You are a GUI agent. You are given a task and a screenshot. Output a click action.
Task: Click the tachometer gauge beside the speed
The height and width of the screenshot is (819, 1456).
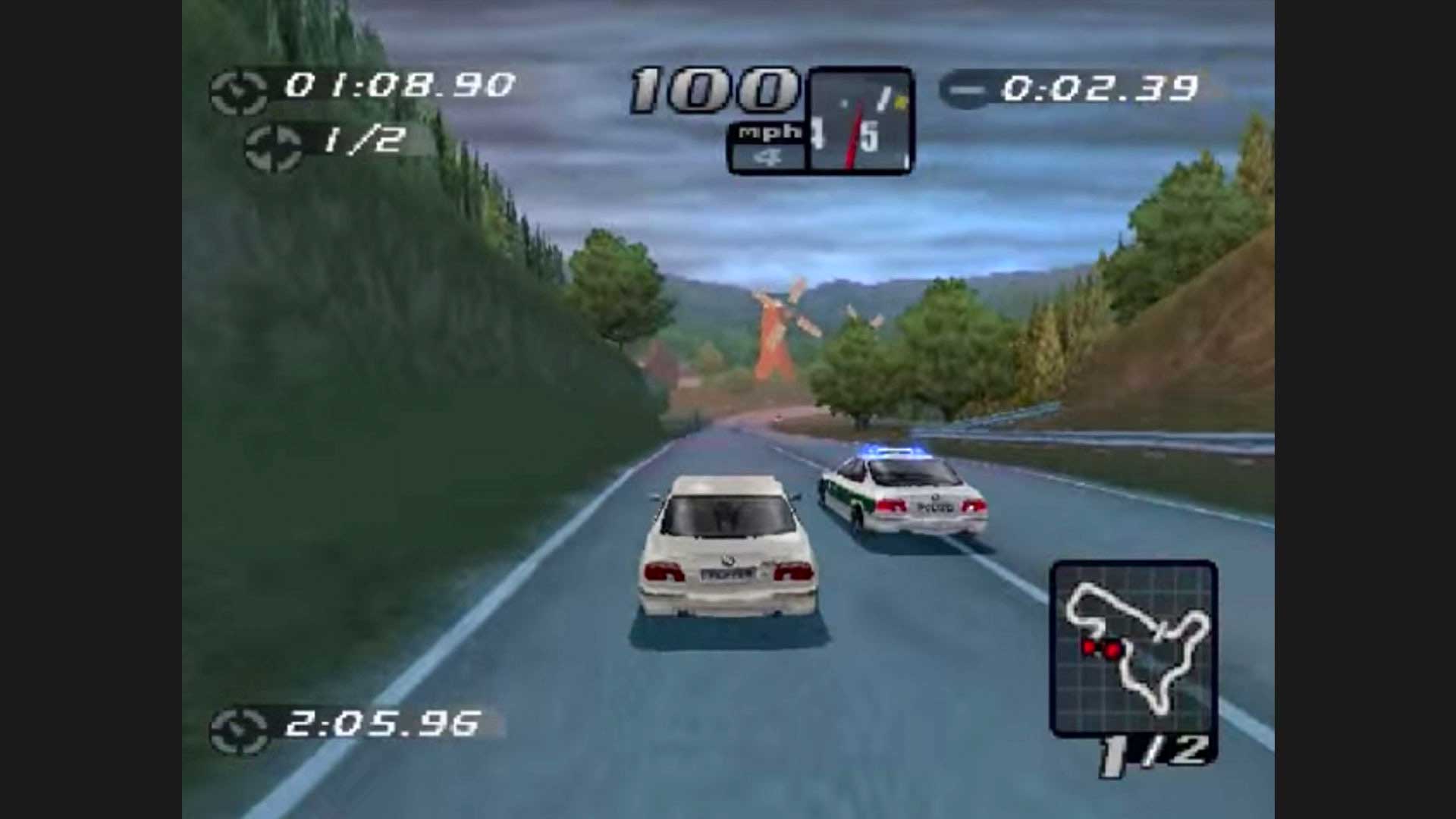(x=861, y=121)
